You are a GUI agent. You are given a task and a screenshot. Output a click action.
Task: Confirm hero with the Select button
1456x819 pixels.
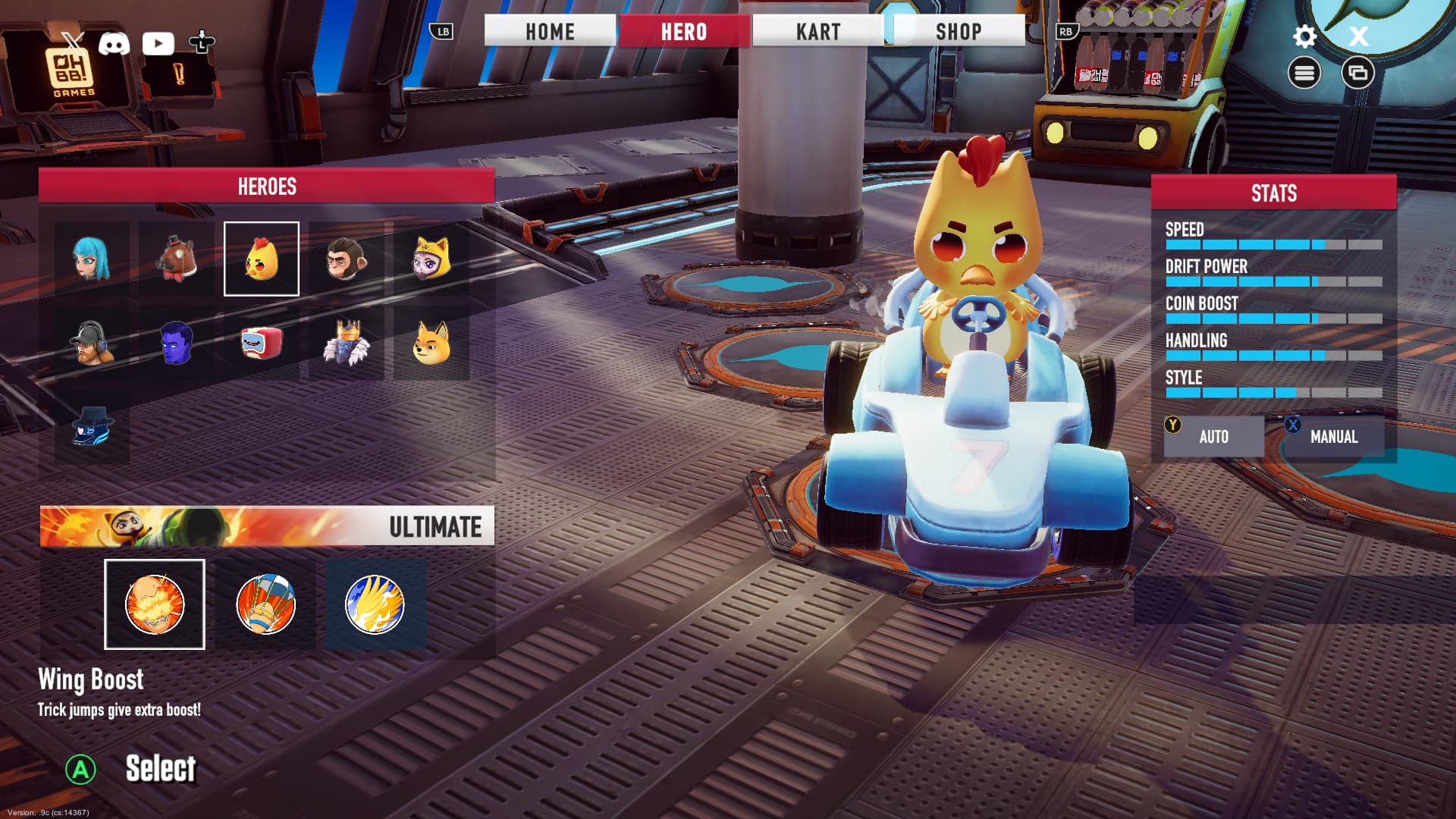click(160, 769)
